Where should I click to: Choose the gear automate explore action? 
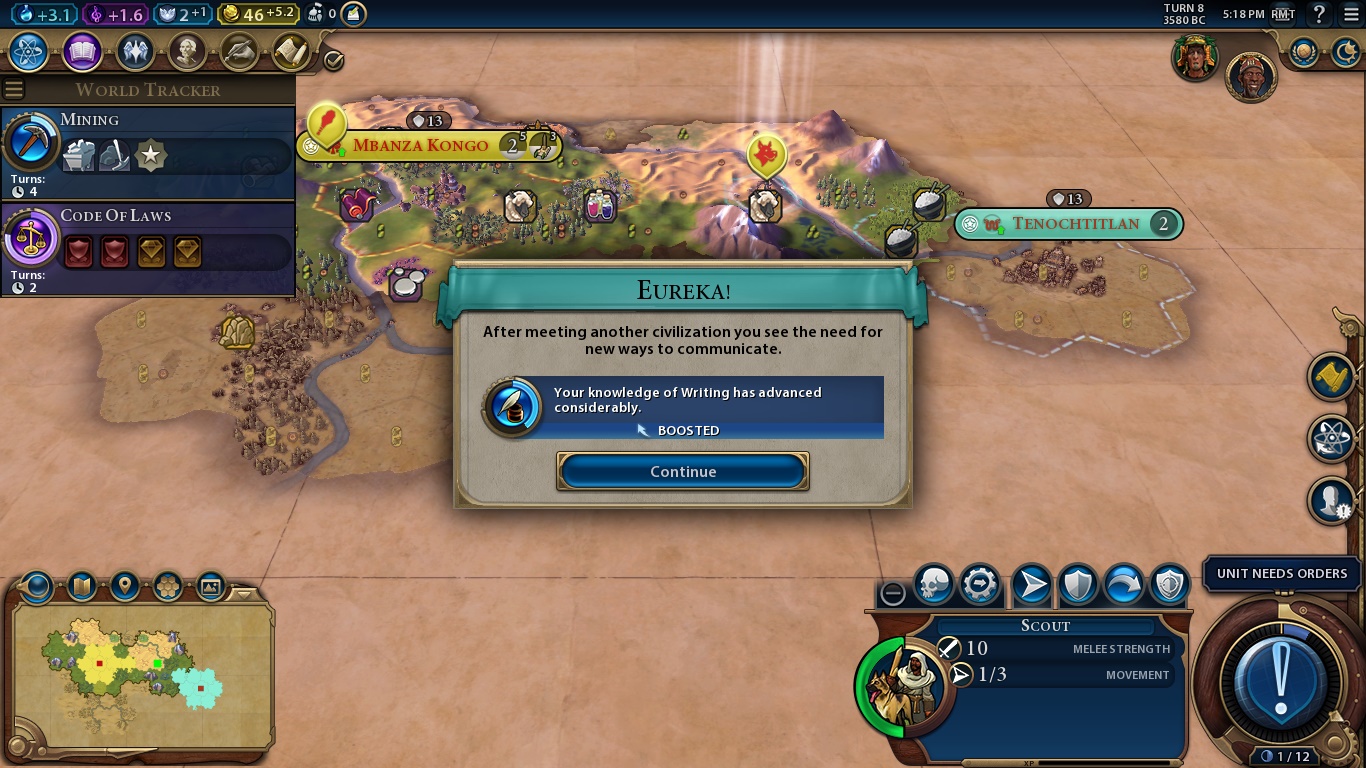tap(980, 585)
